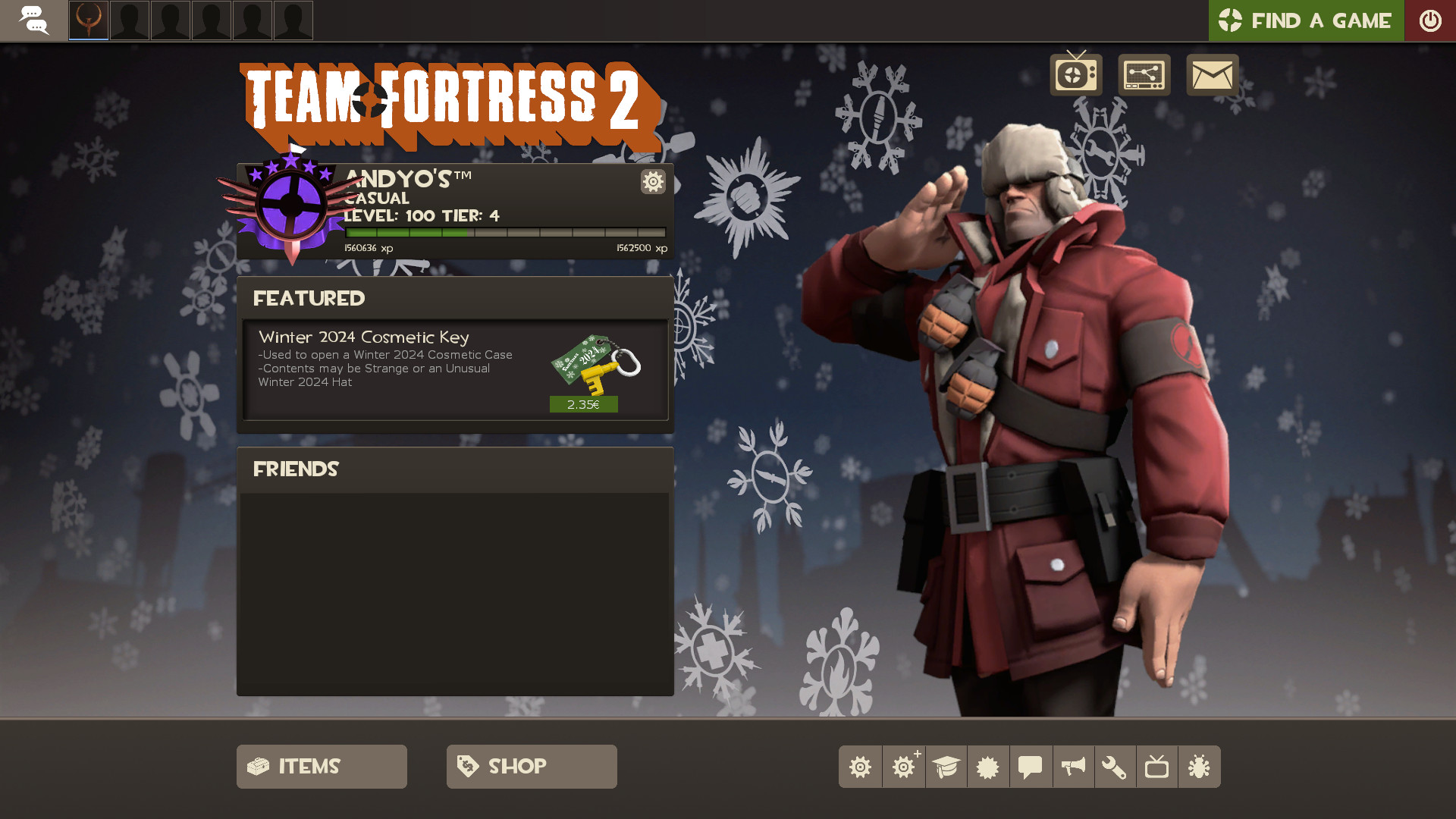The width and height of the screenshot is (1456, 819).
Task: Open messages via the envelope icon
Action: coord(1211,75)
